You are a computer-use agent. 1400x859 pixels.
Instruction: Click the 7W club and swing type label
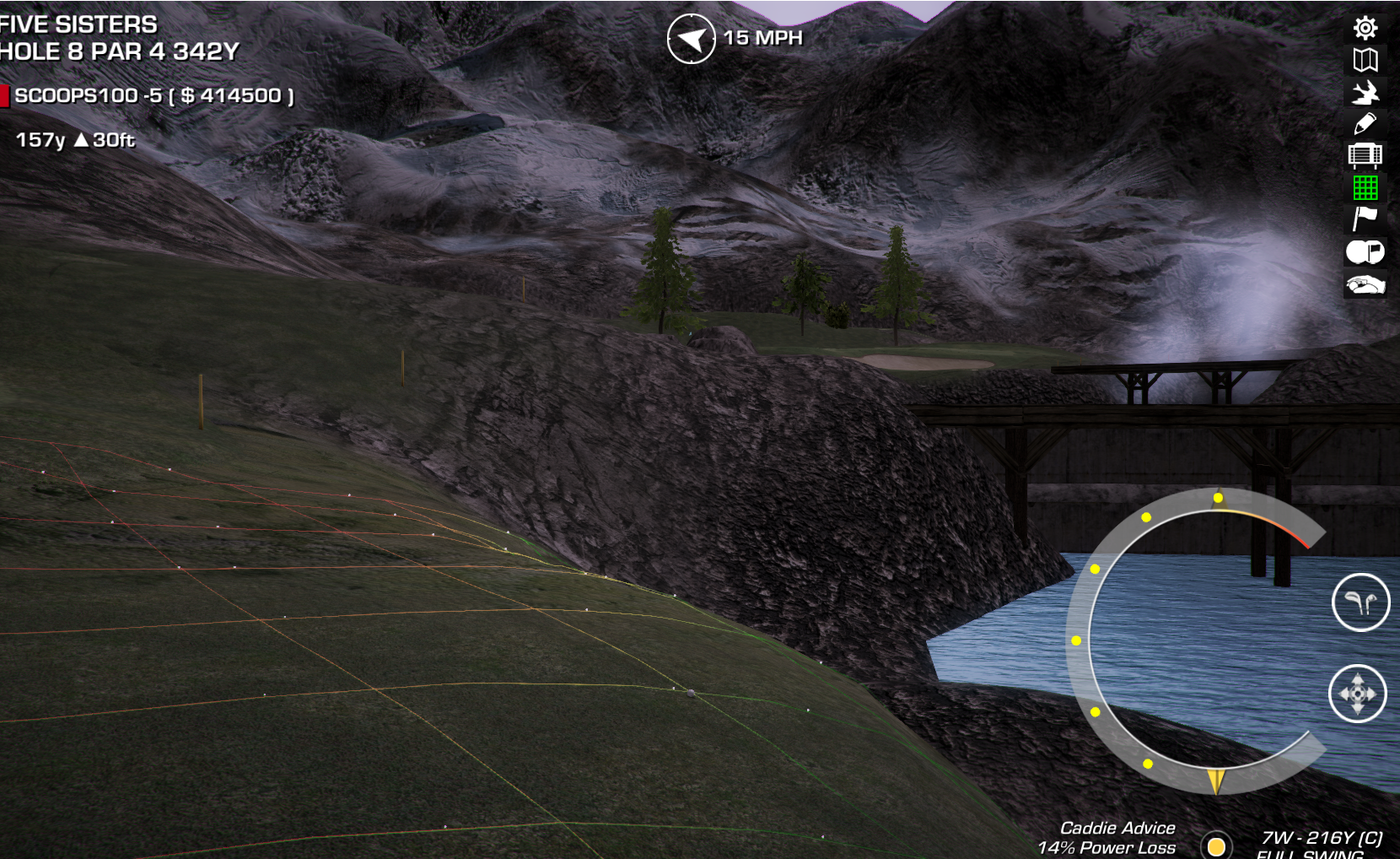(1320, 843)
